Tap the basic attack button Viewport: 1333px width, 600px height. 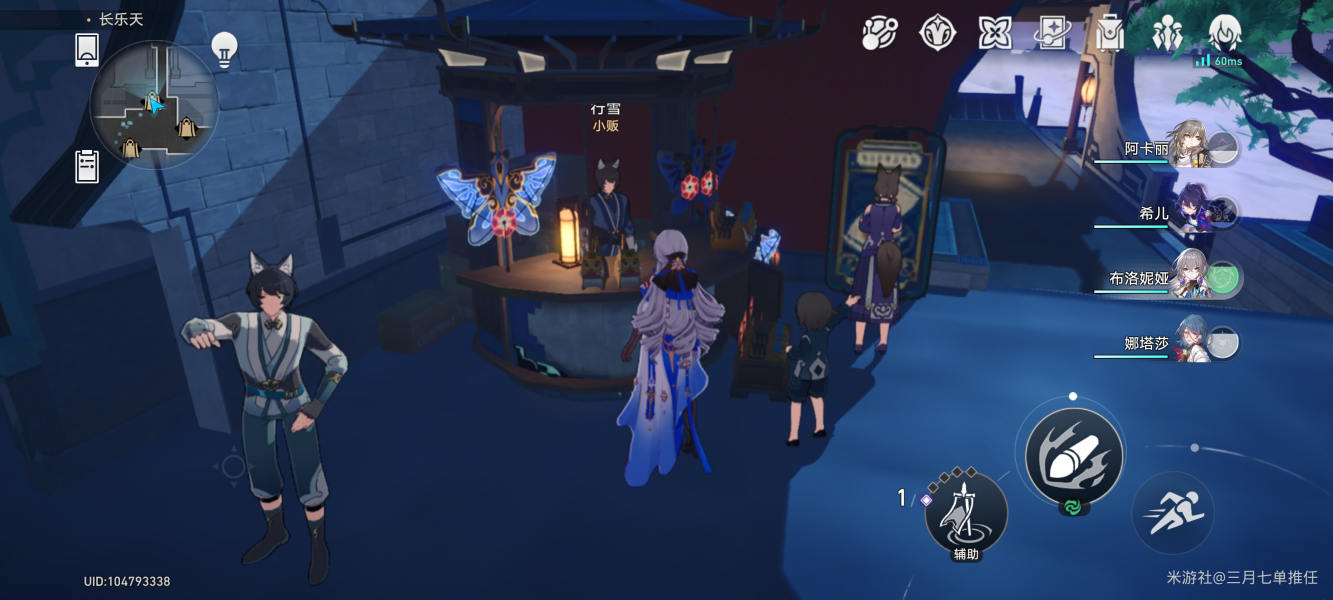(x=1073, y=457)
